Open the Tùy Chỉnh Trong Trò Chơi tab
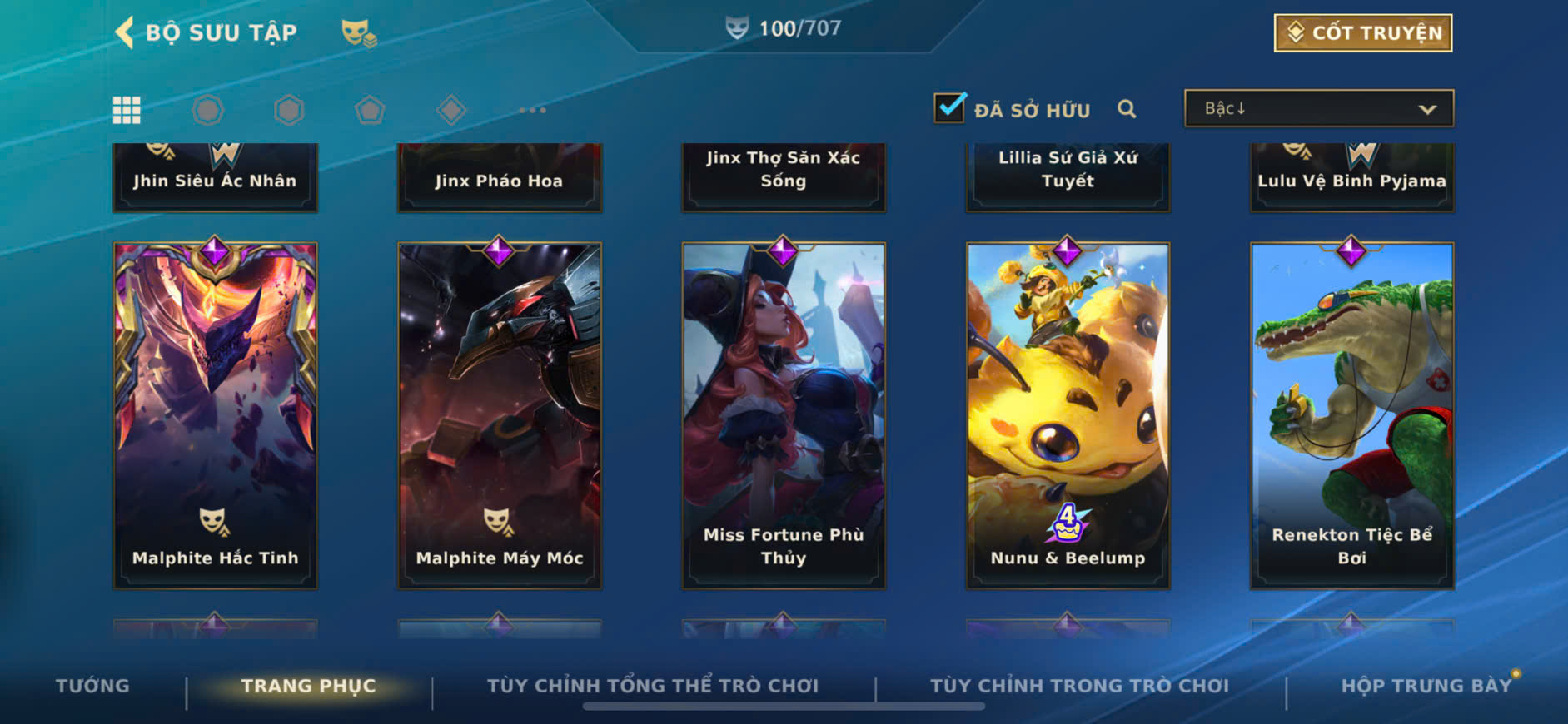 1079,686
